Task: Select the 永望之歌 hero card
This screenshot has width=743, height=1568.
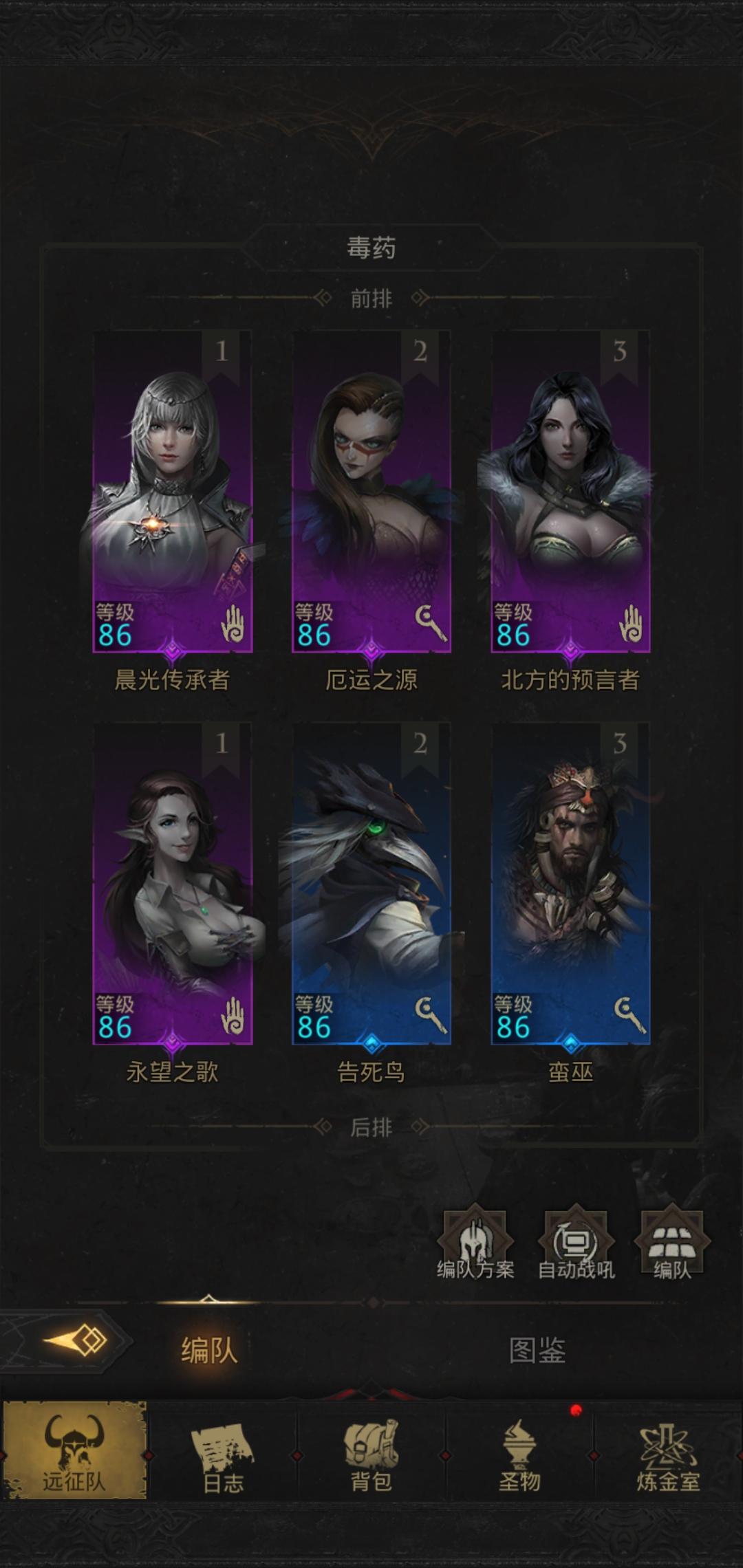Action: click(x=173, y=884)
